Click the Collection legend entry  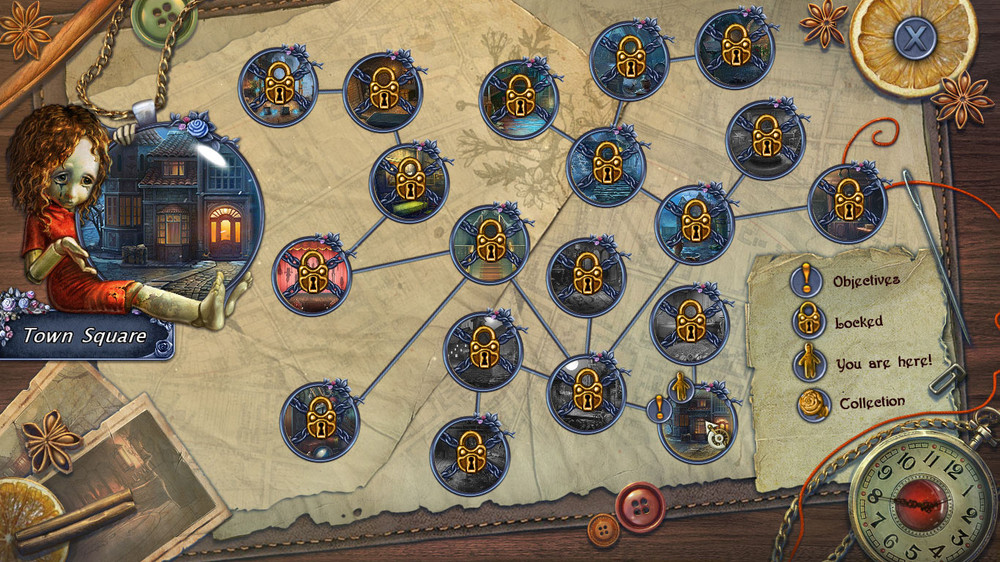pyautogui.click(x=871, y=403)
